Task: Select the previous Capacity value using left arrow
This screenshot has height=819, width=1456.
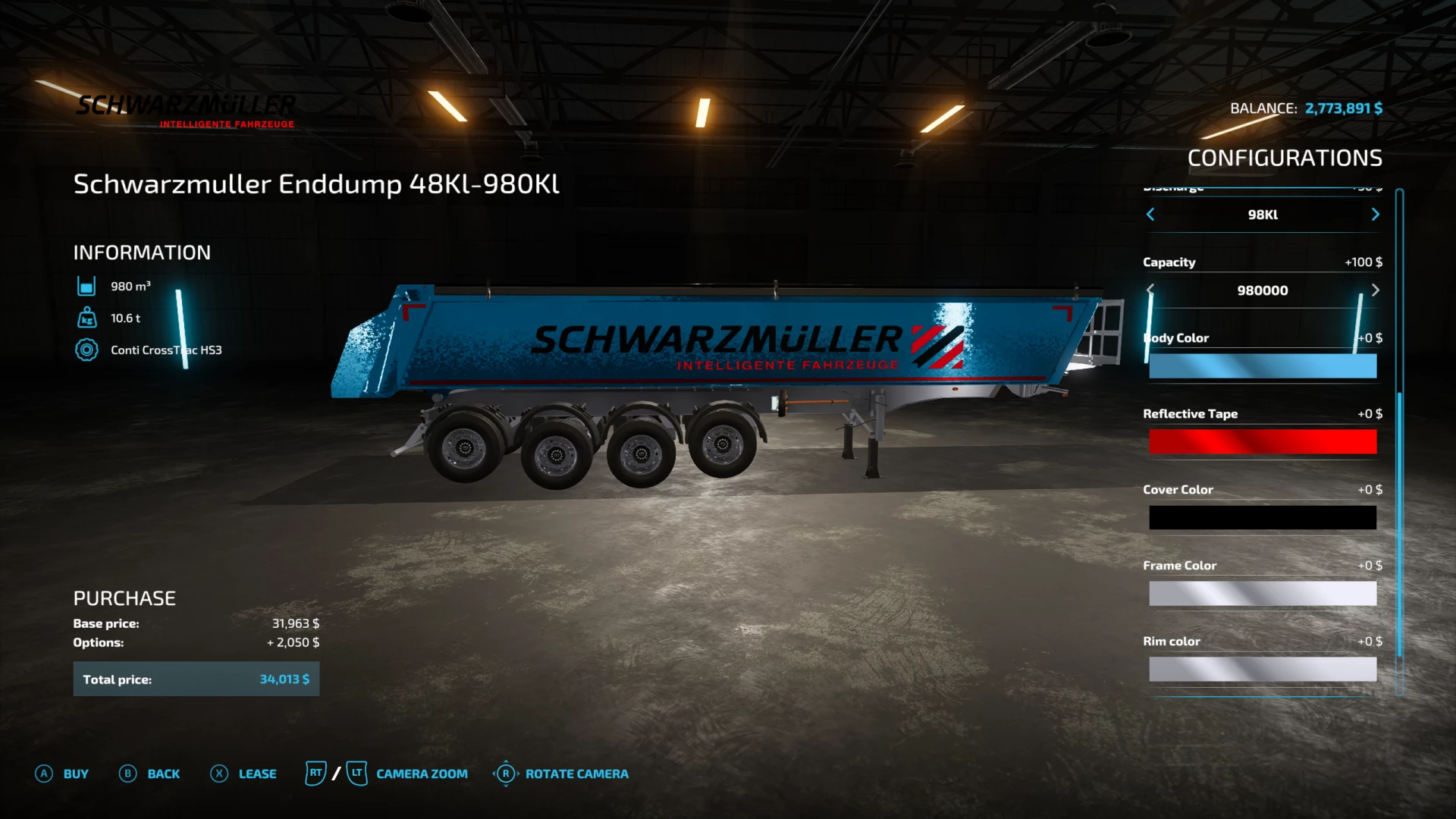Action: [1150, 290]
